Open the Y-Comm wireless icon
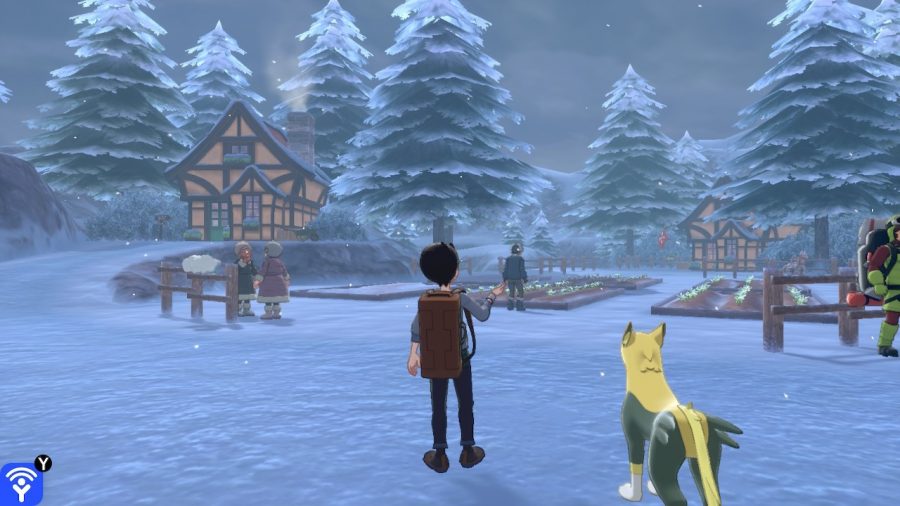Screen dimensions: 900x506 pyautogui.click(x=19, y=484)
